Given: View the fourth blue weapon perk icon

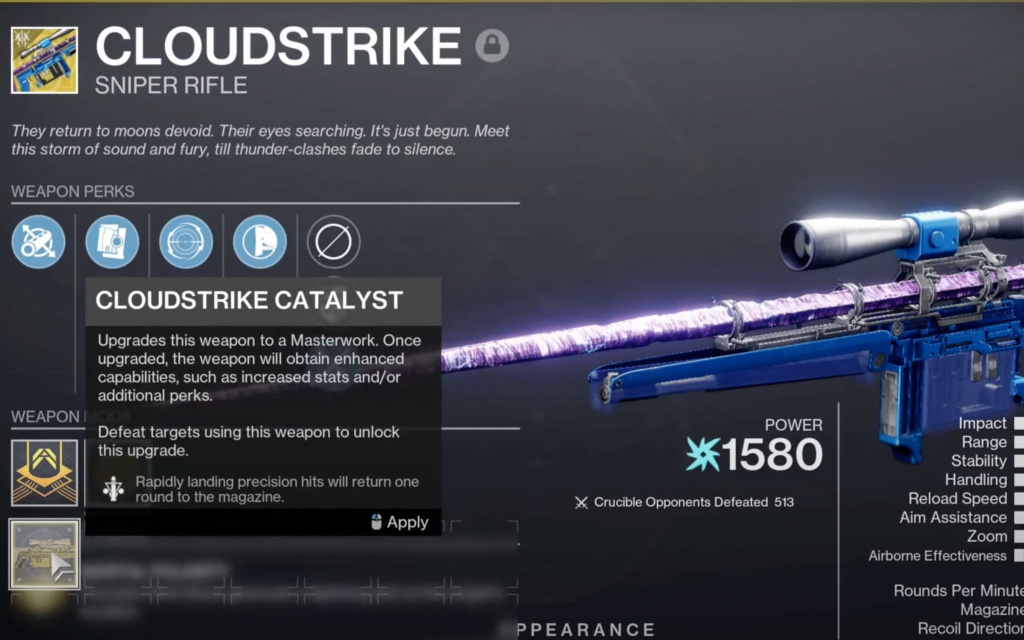Looking at the screenshot, I should [x=260, y=242].
